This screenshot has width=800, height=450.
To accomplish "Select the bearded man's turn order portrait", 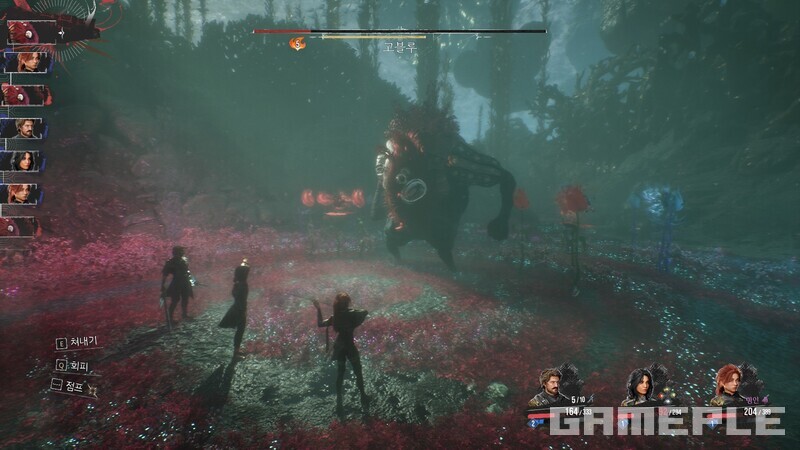I will tap(20, 128).
